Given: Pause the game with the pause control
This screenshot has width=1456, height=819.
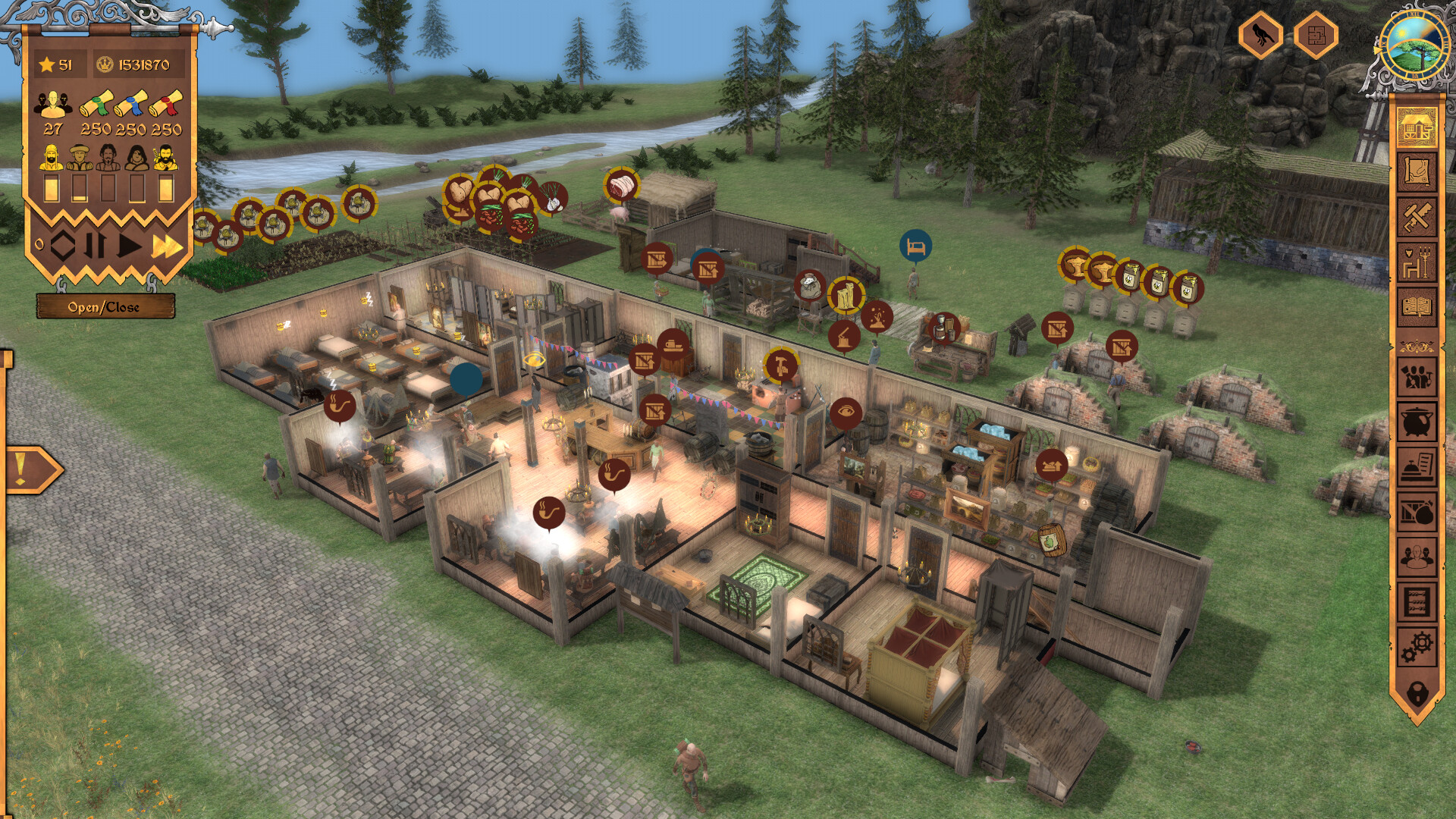Looking at the screenshot, I should pyautogui.click(x=96, y=243).
